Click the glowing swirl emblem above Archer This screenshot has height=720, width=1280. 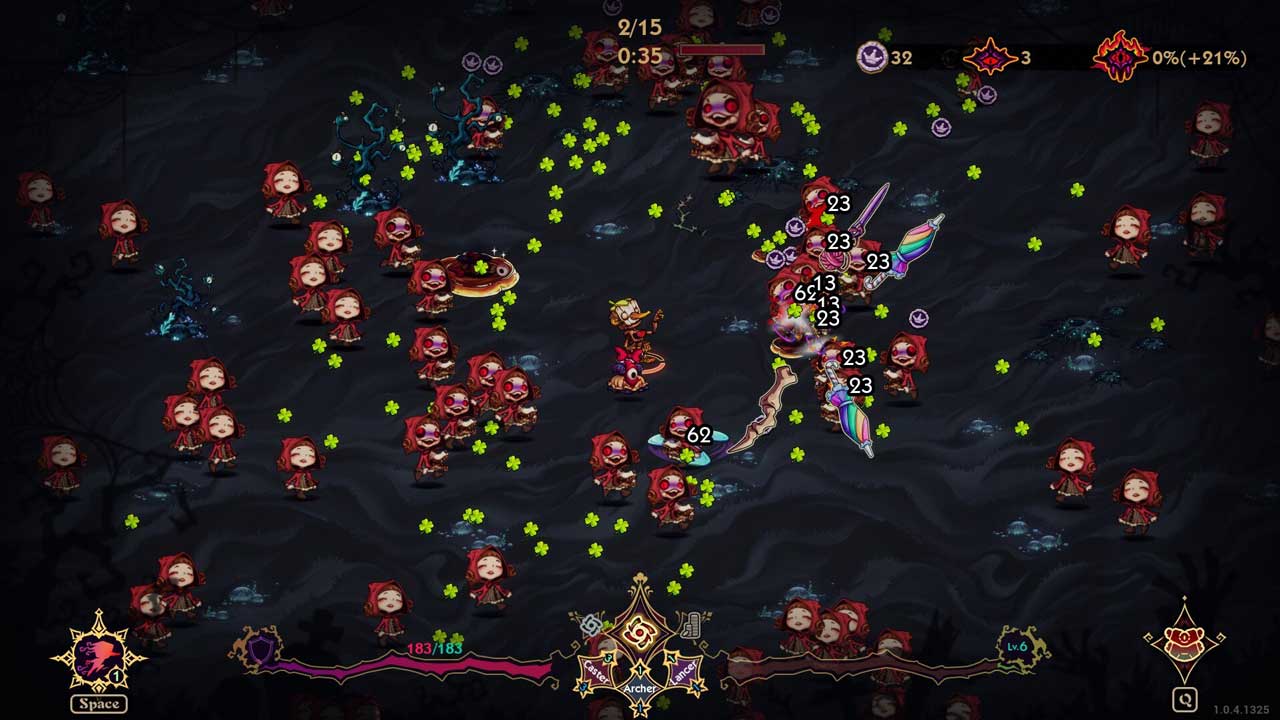pyautogui.click(x=639, y=631)
